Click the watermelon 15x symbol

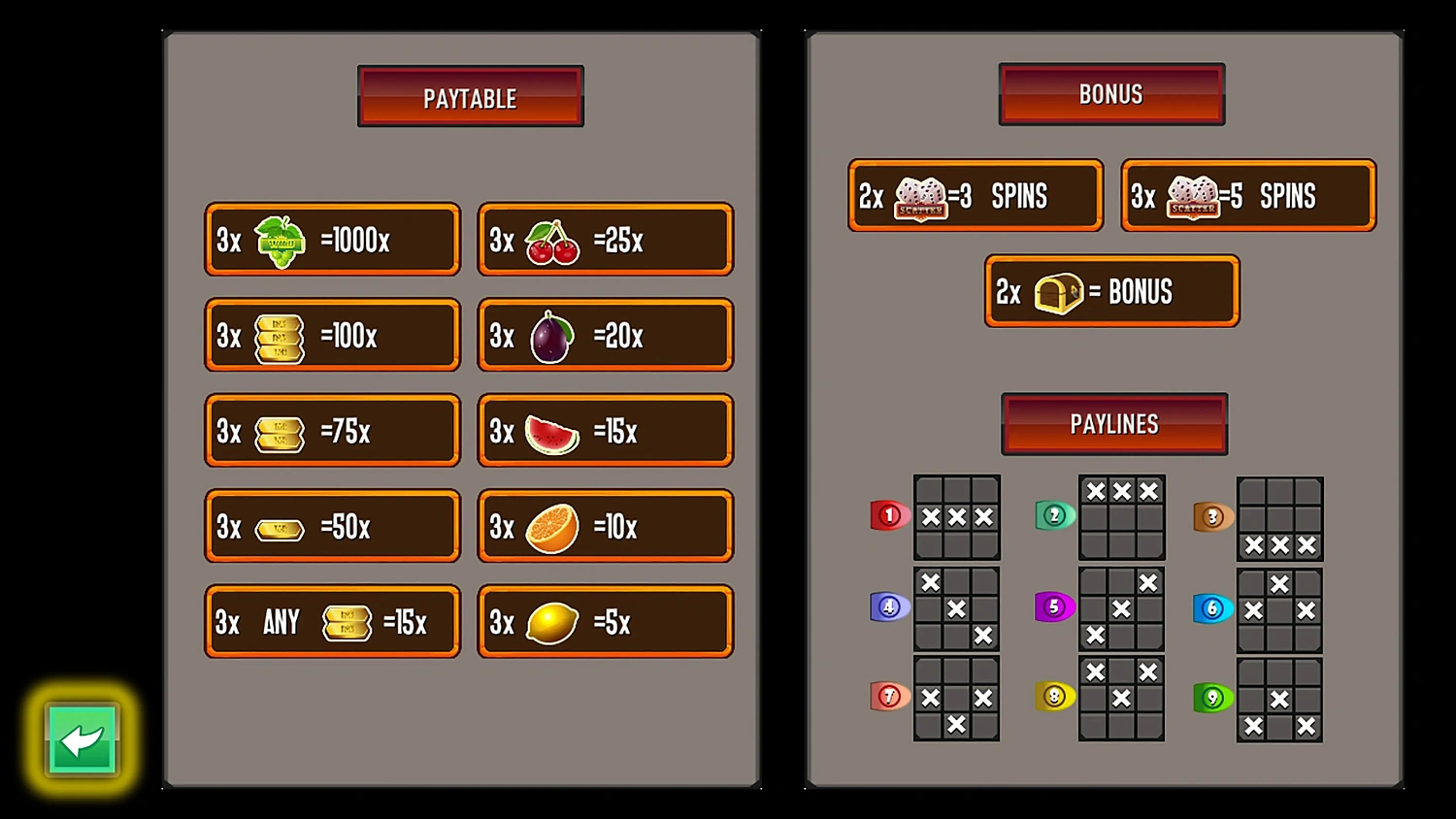[551, 431]
